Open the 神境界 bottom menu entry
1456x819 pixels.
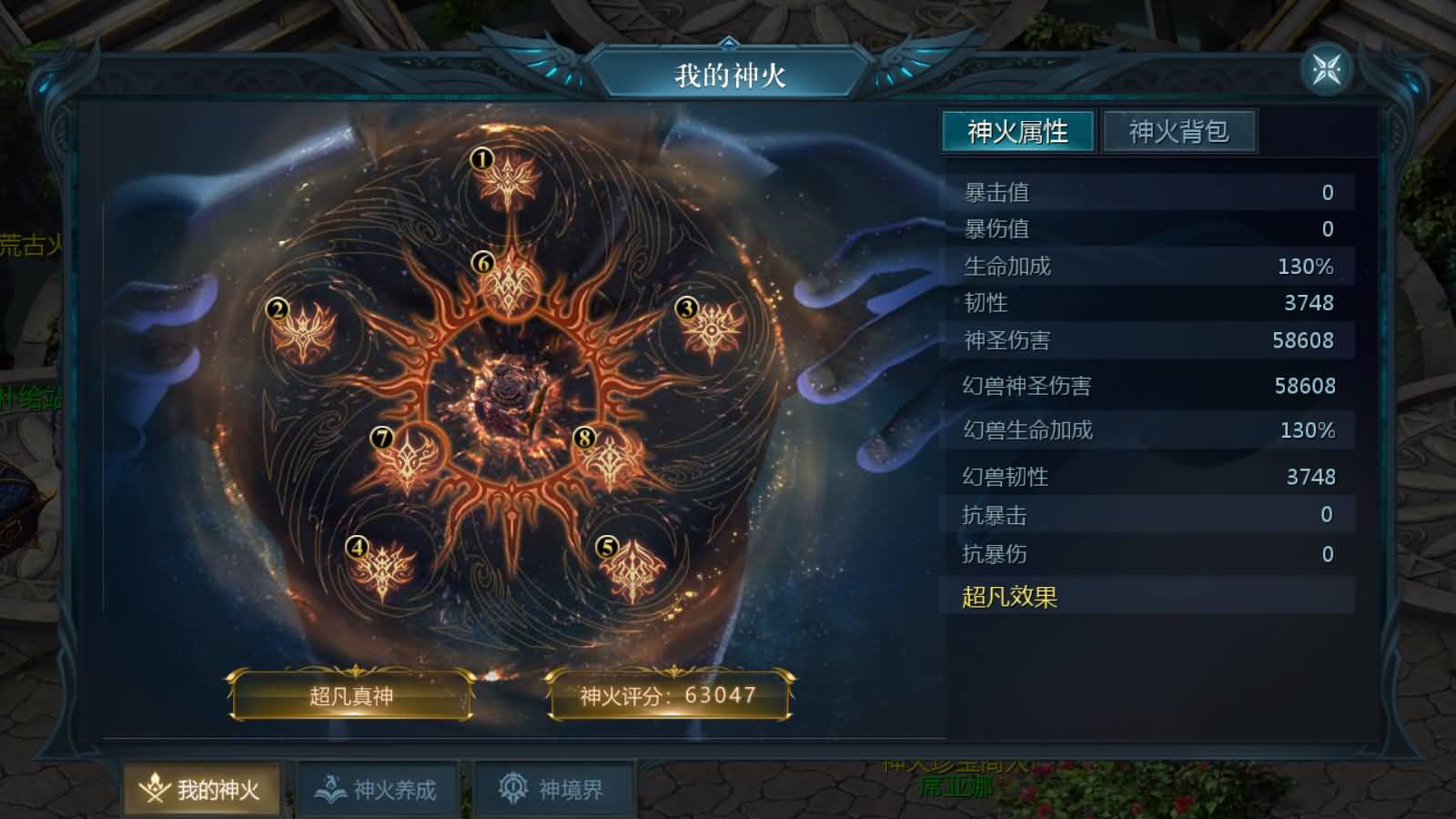point(553,788)
